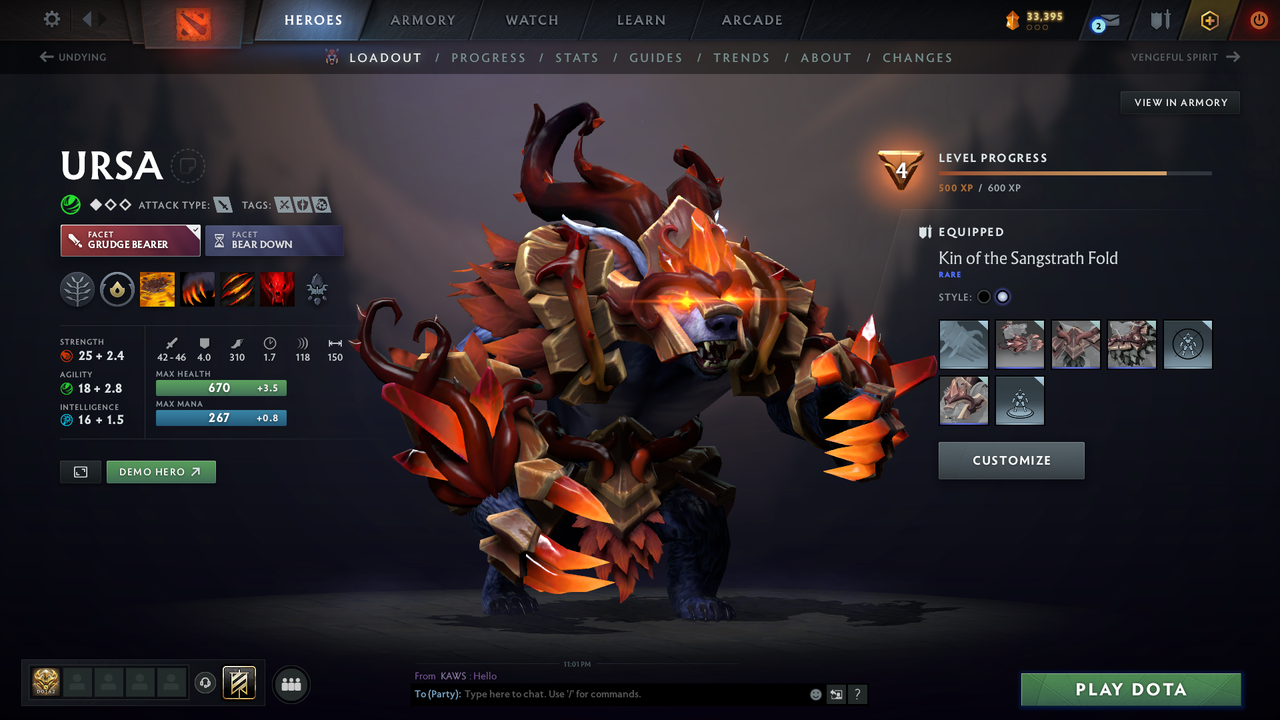Image resolution: width=1280 pixels, height=720 pixels.
Task: Click the Fury Swipes ability icon
Action: [x=237, y=289]
